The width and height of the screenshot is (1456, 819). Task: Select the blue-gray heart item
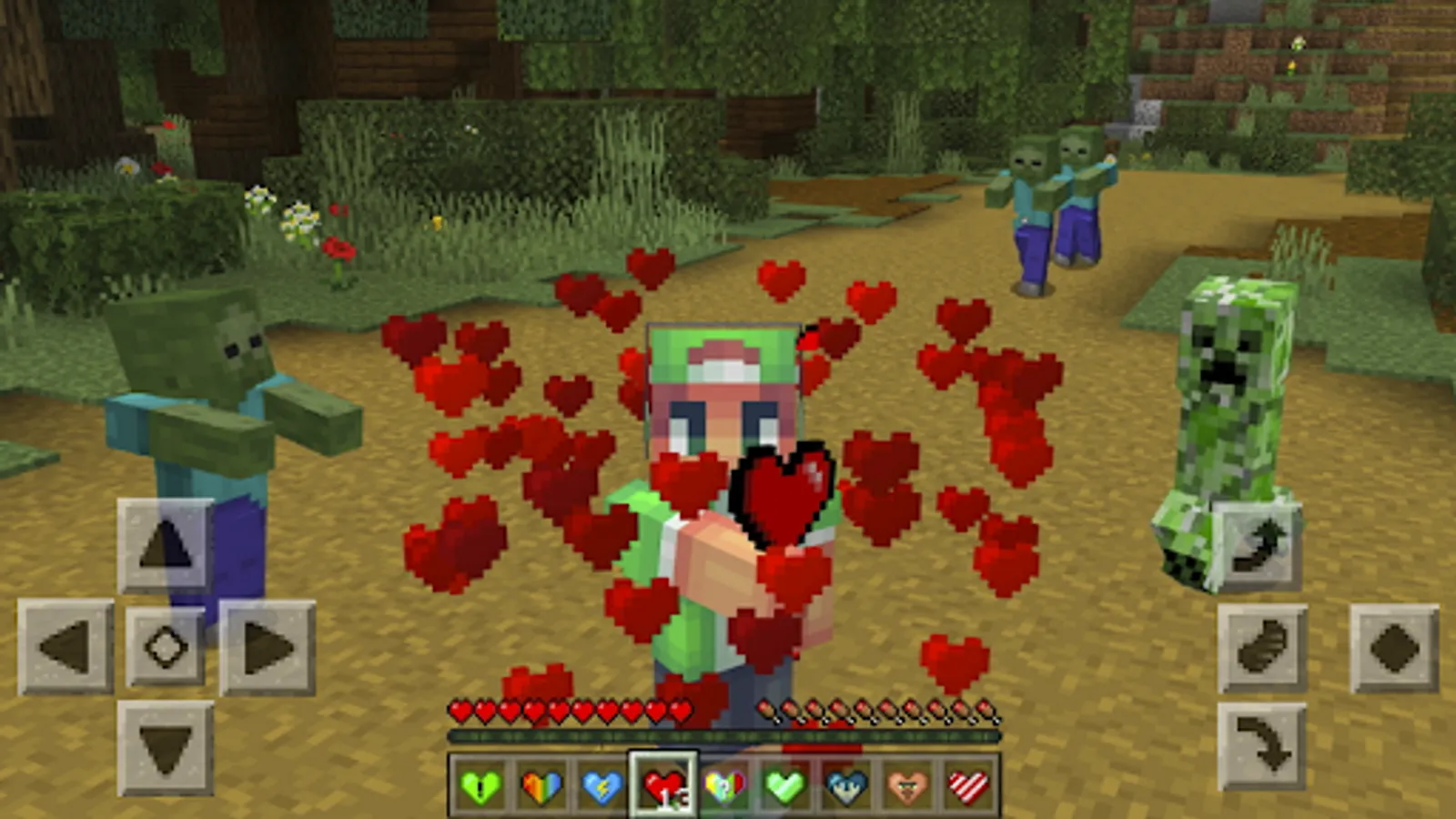(846, 784)
